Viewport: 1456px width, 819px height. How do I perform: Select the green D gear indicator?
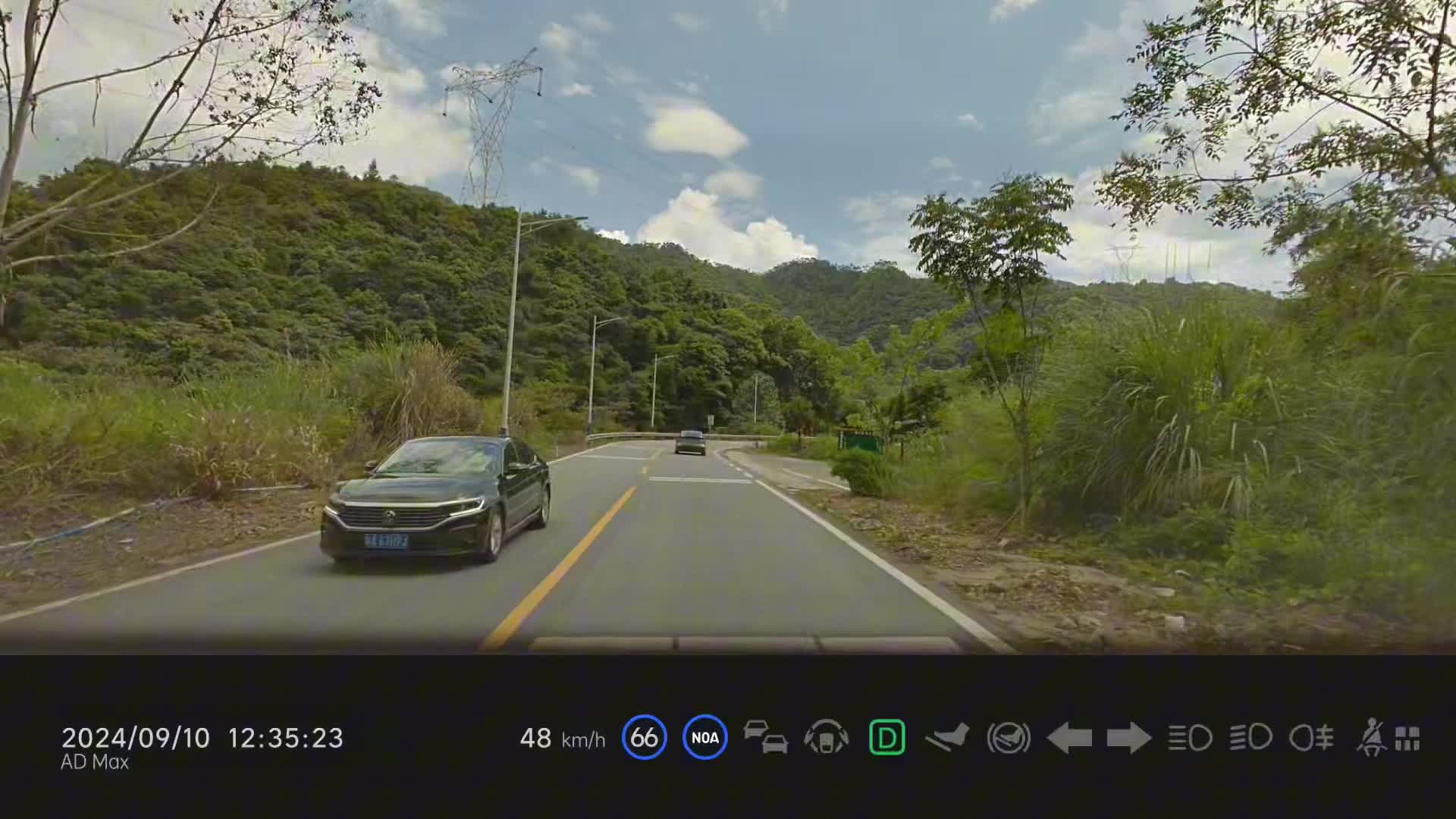(x=886, y=737)
